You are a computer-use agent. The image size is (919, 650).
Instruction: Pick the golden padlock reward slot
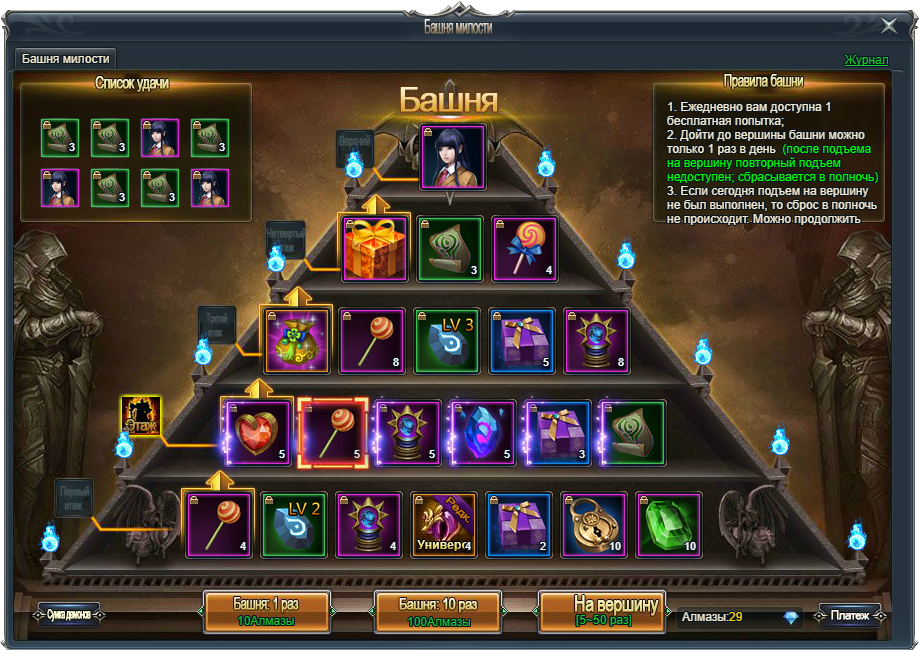tap(594, 524)
